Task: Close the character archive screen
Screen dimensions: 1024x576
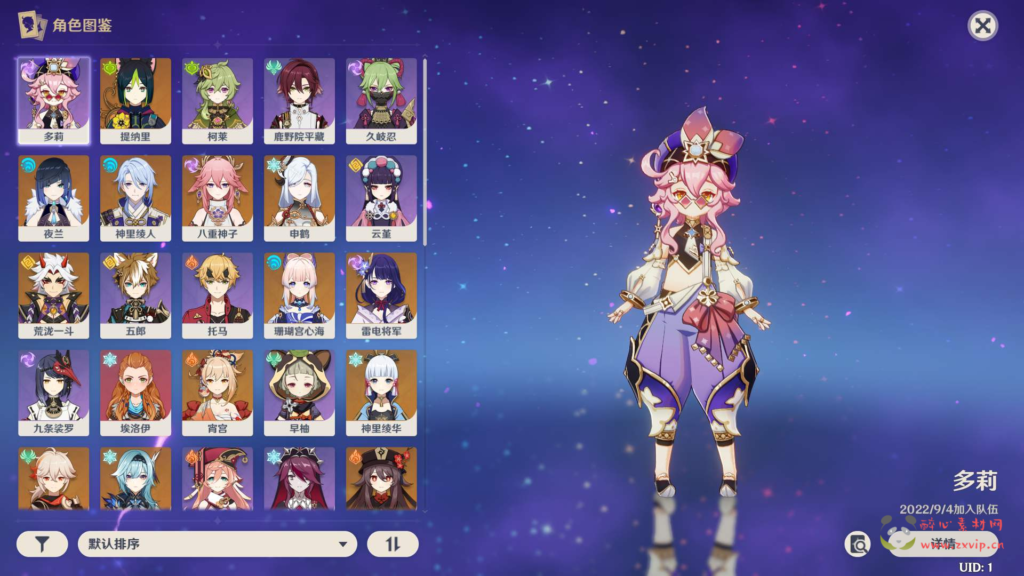Action: pyautogui.click(x=983, y=26)
